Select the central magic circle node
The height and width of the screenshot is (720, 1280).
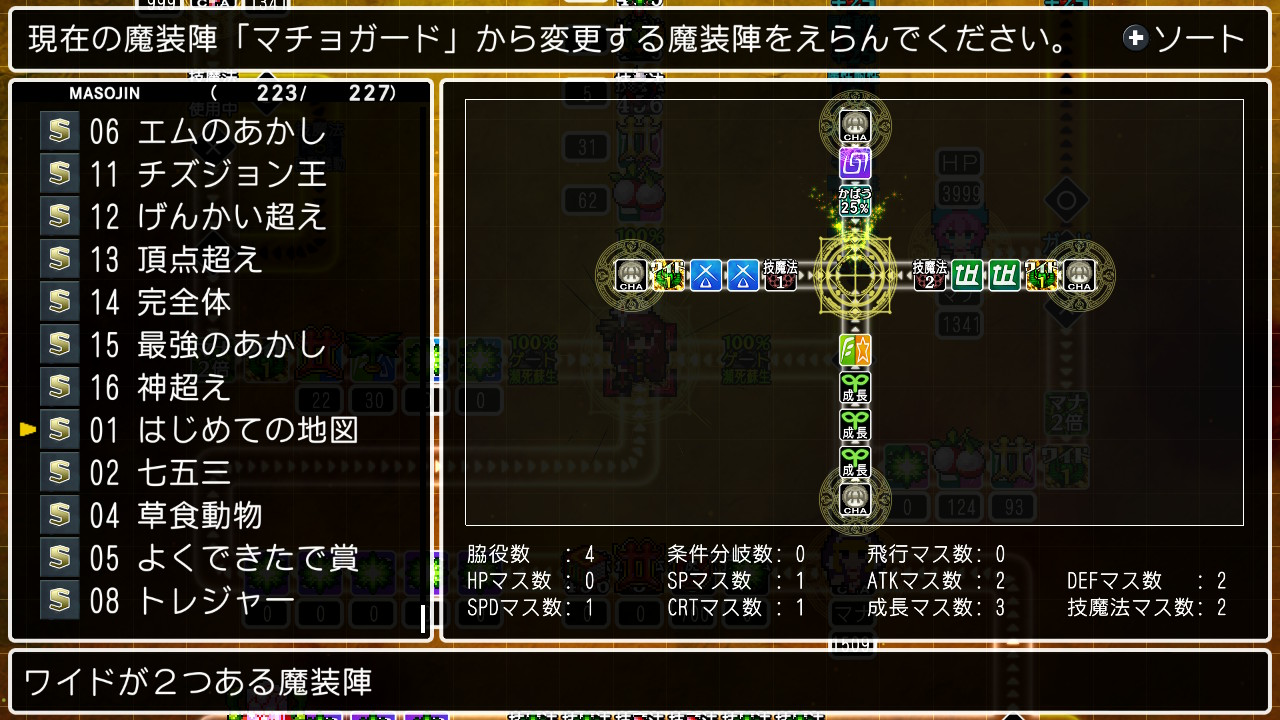pyautogui.click(x=854, y=275)
